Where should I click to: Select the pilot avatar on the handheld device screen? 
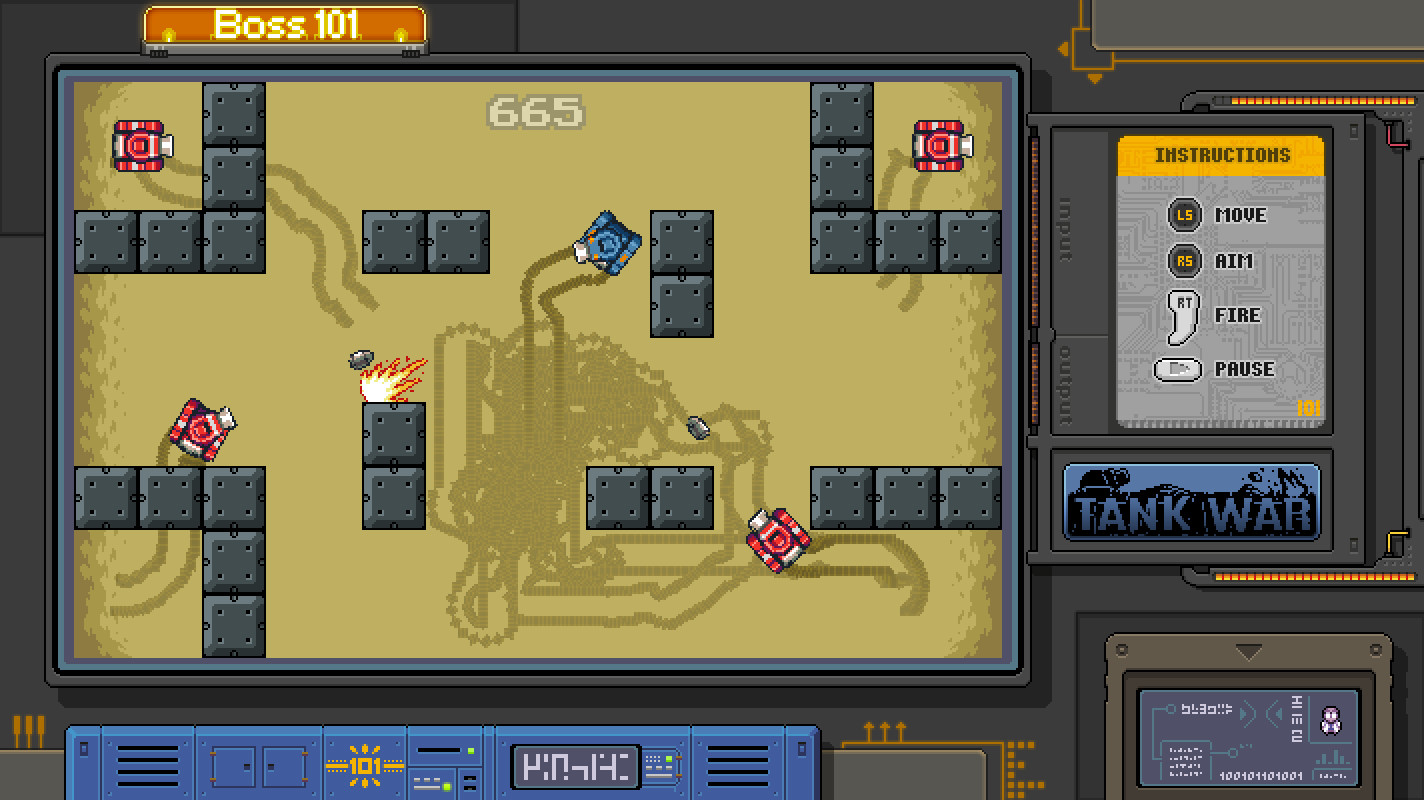coord(1331,719)
